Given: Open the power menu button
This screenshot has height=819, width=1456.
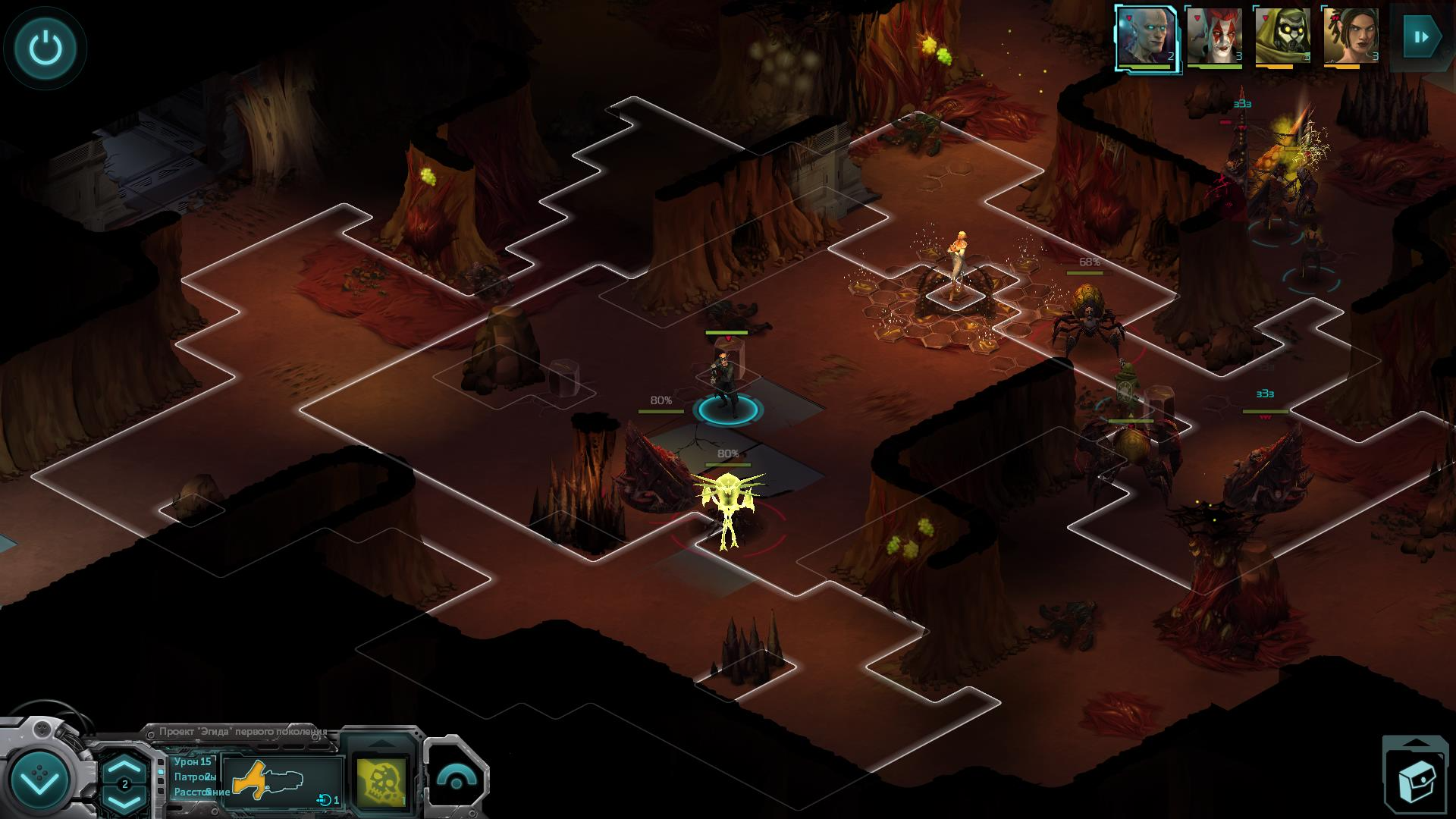Looking at the screenshot, I should [x=45, y=49].
